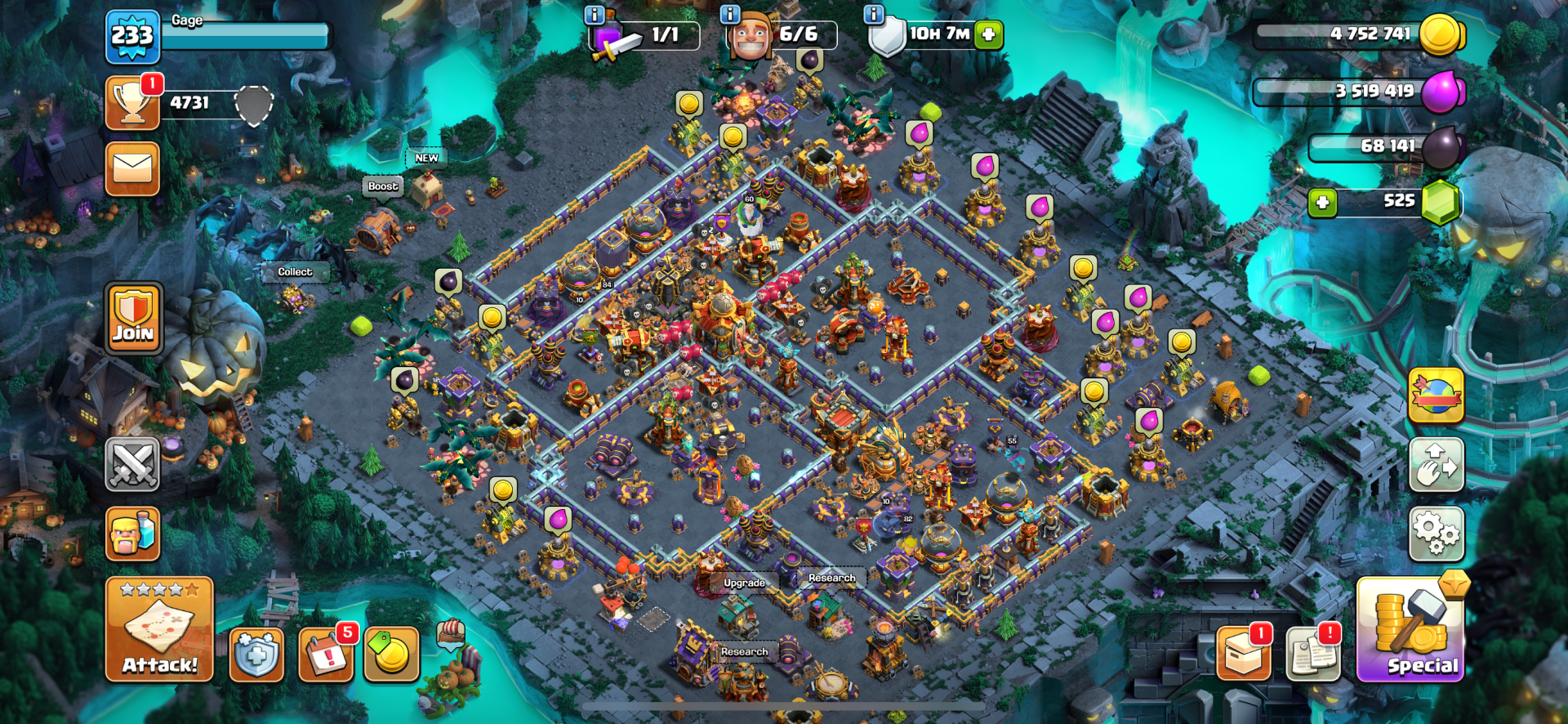The width and height of the screenshot is (1568, 724).
Task: Tap the Attack! map button
Action: (x=159, y=628)
